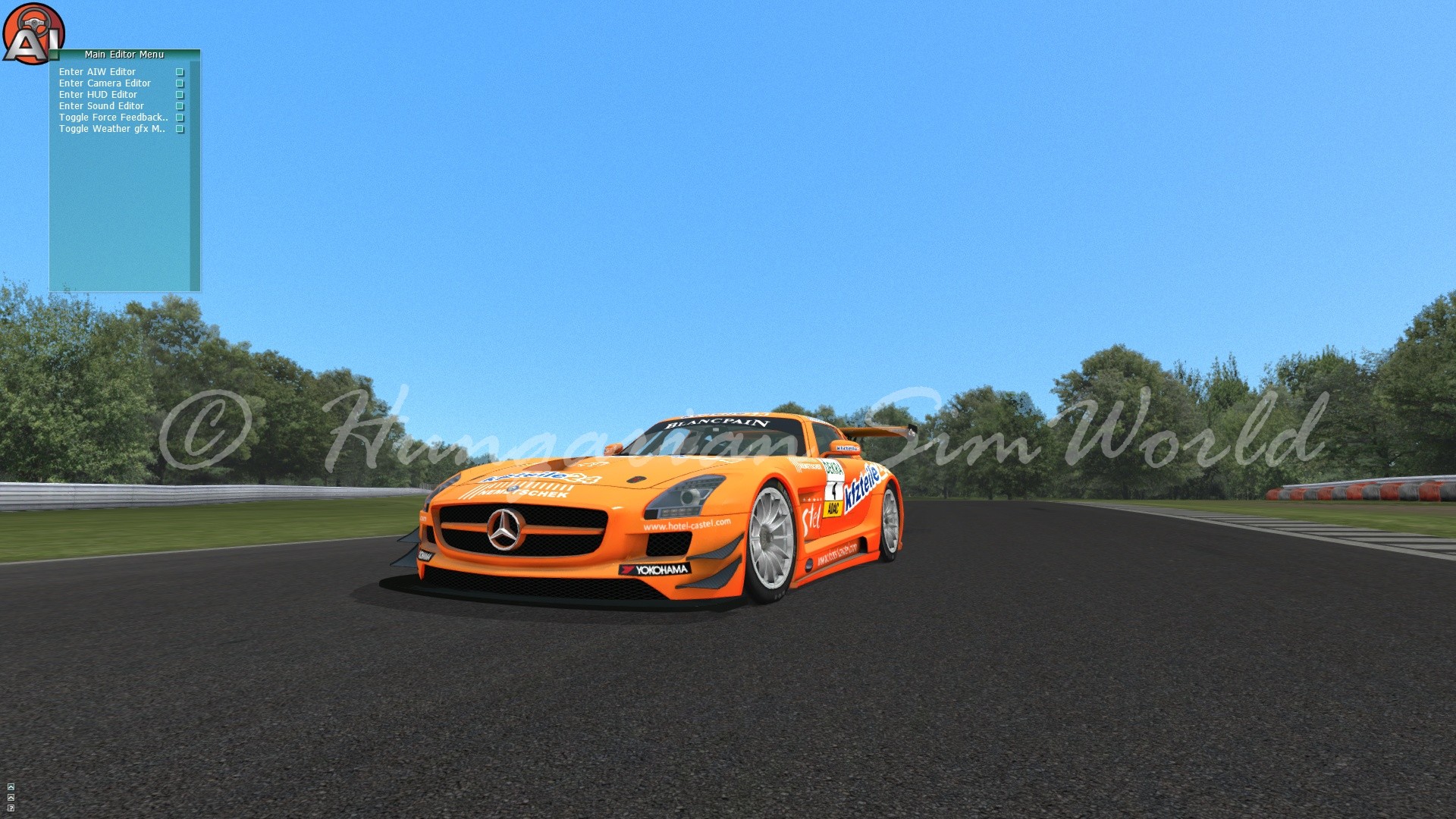Open the AIW Editor
The height and width of the screenshot is (819, 1456).
coord(97,72)
